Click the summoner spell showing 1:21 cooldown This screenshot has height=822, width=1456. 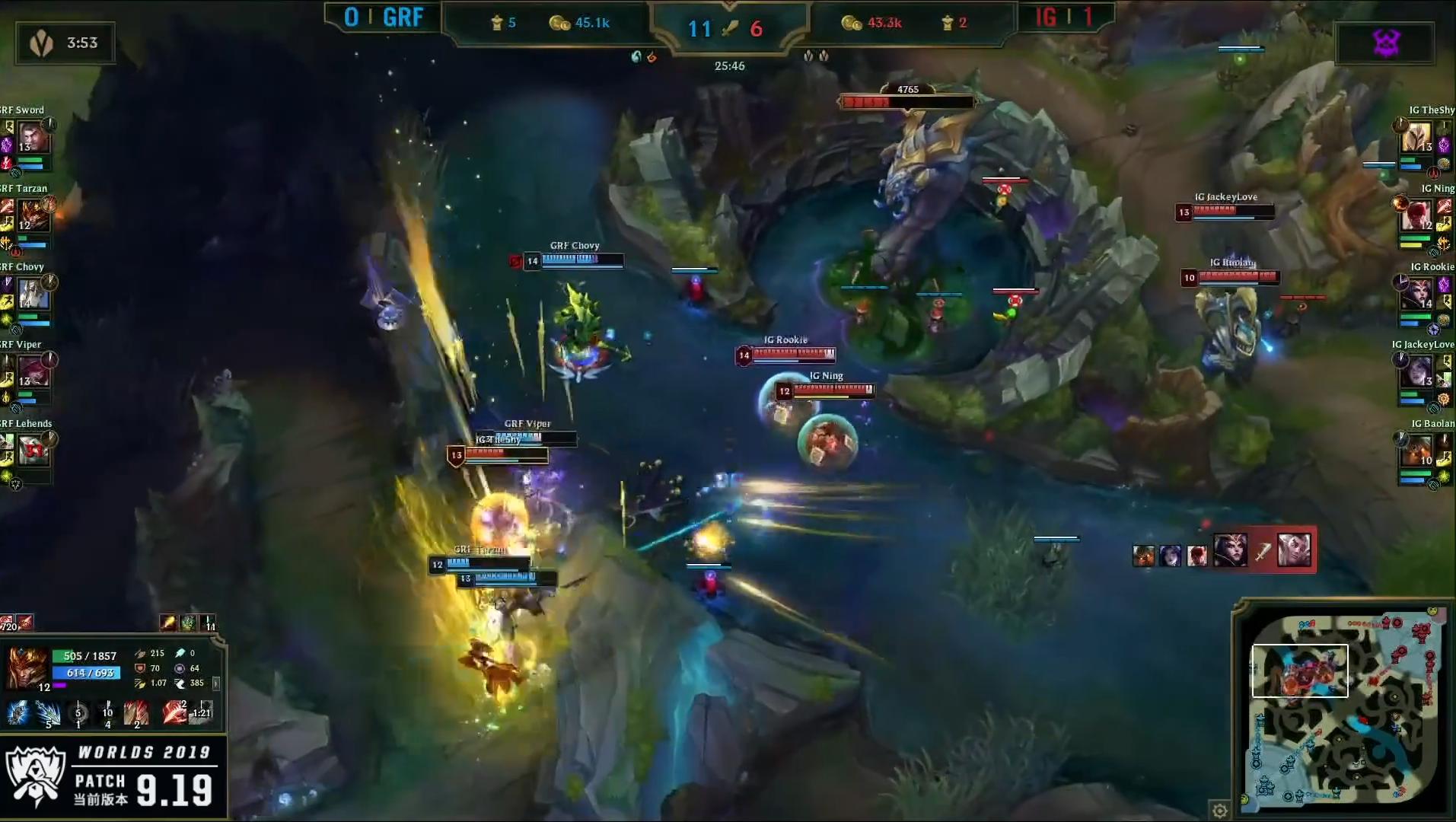(x=200, y=712)
